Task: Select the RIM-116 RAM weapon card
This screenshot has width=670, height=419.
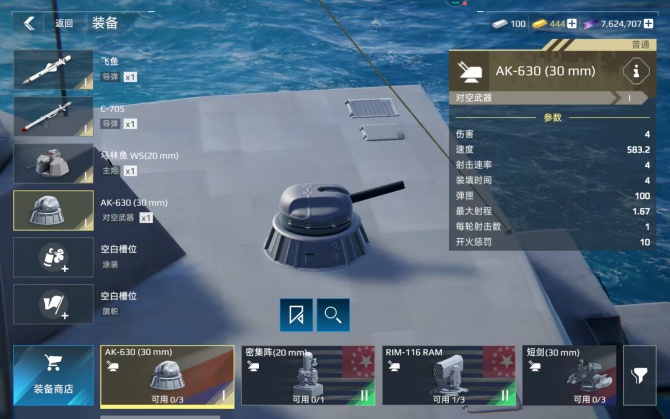Action: [x=447, y=375]
